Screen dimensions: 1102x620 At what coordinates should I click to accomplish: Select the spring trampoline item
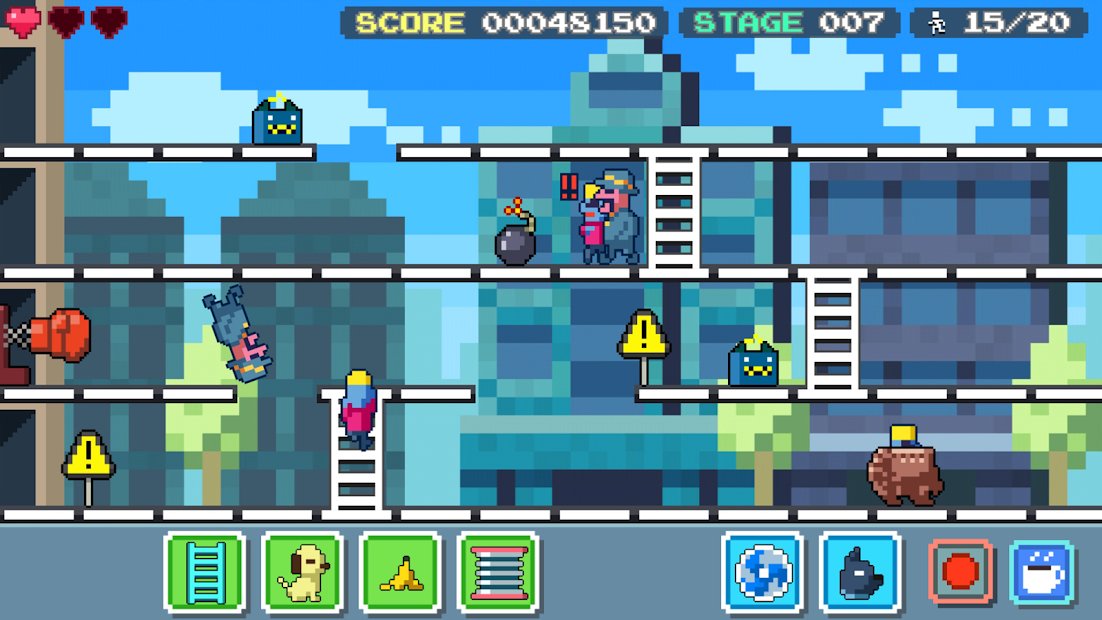coord(498,572)
